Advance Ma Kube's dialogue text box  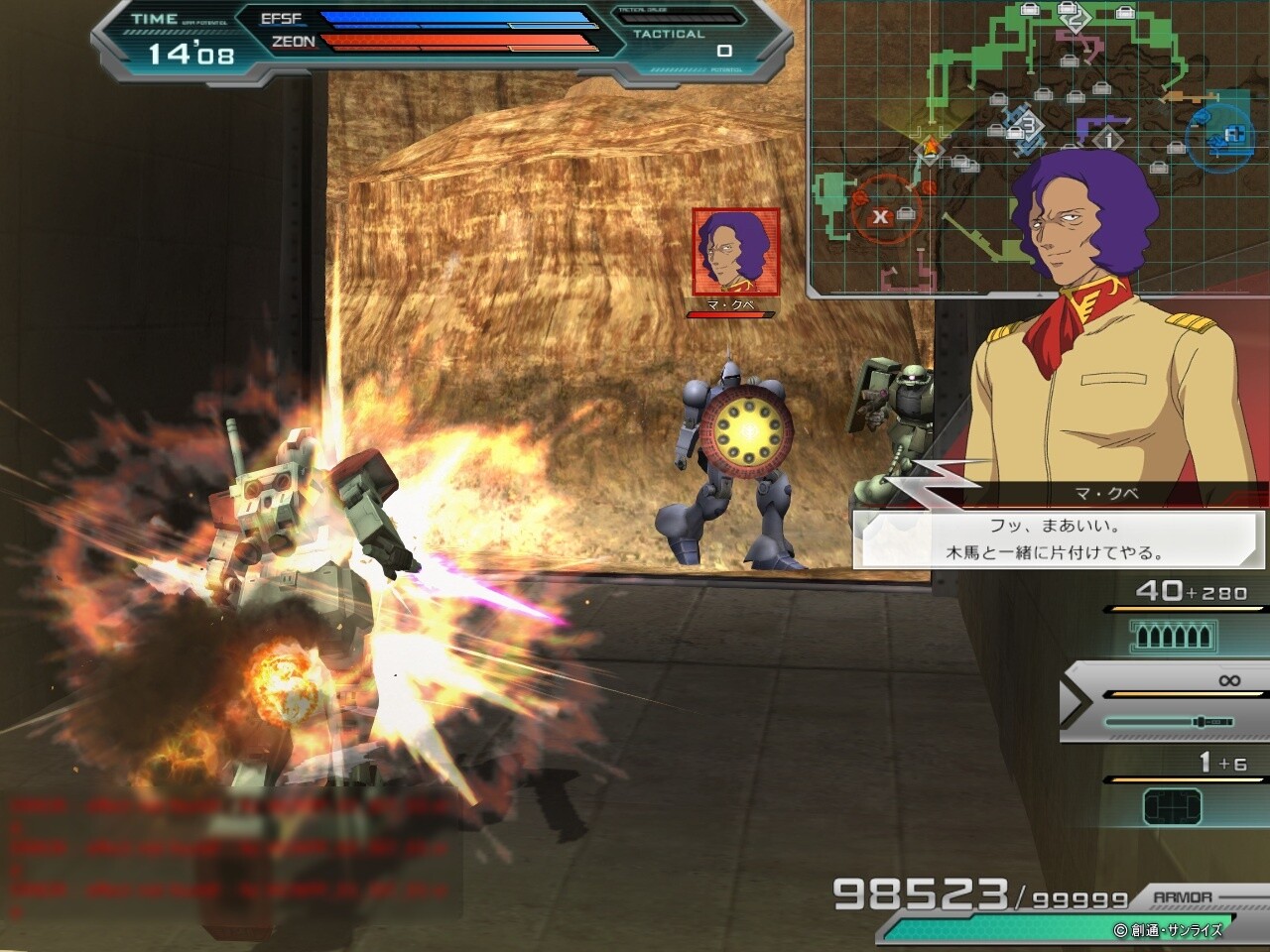coord(1057,537)
